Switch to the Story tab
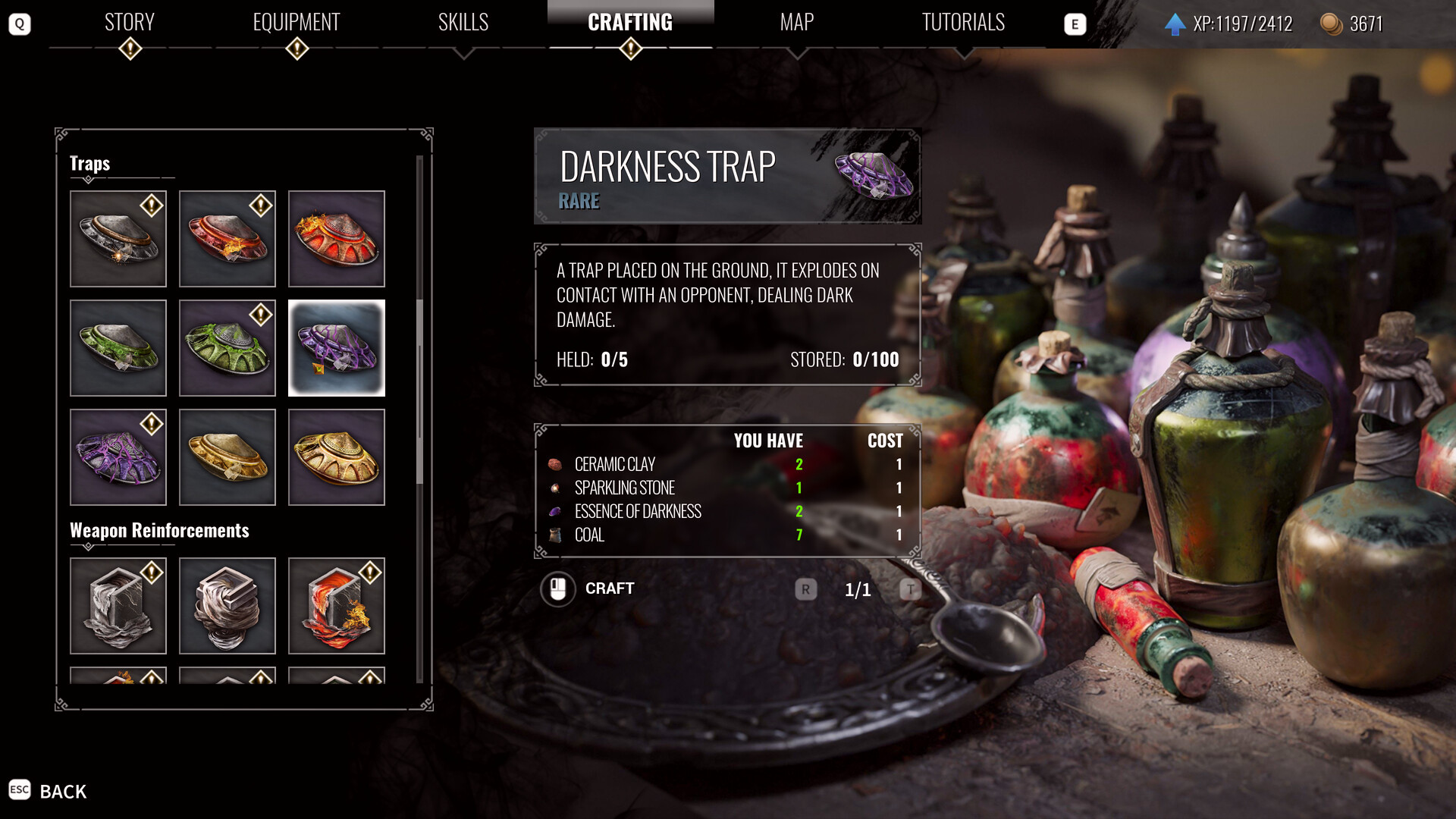Screen dimensions: 1456x819 coord(130,23)
